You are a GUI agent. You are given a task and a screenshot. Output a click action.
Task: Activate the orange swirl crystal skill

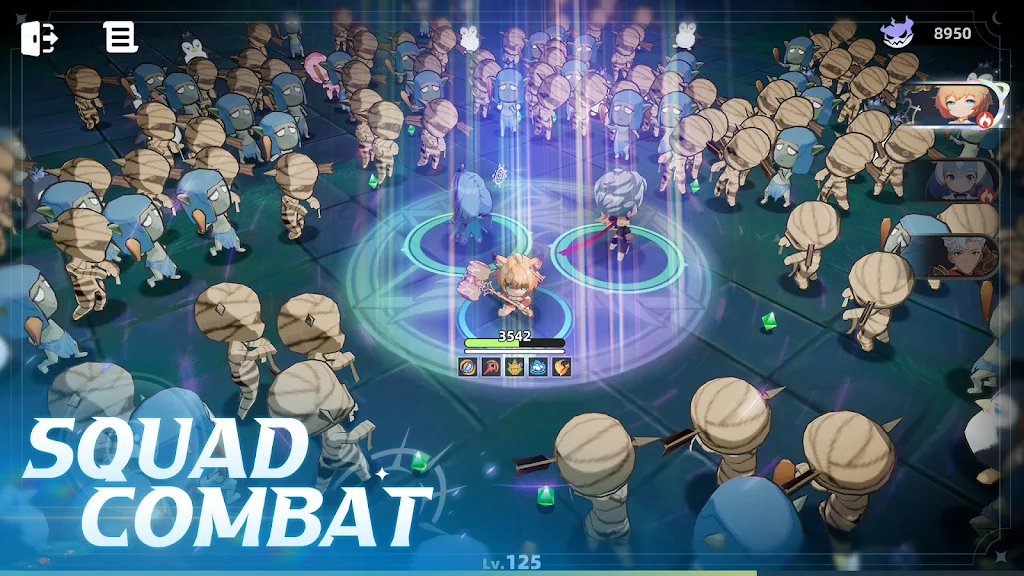pos(468,367)
